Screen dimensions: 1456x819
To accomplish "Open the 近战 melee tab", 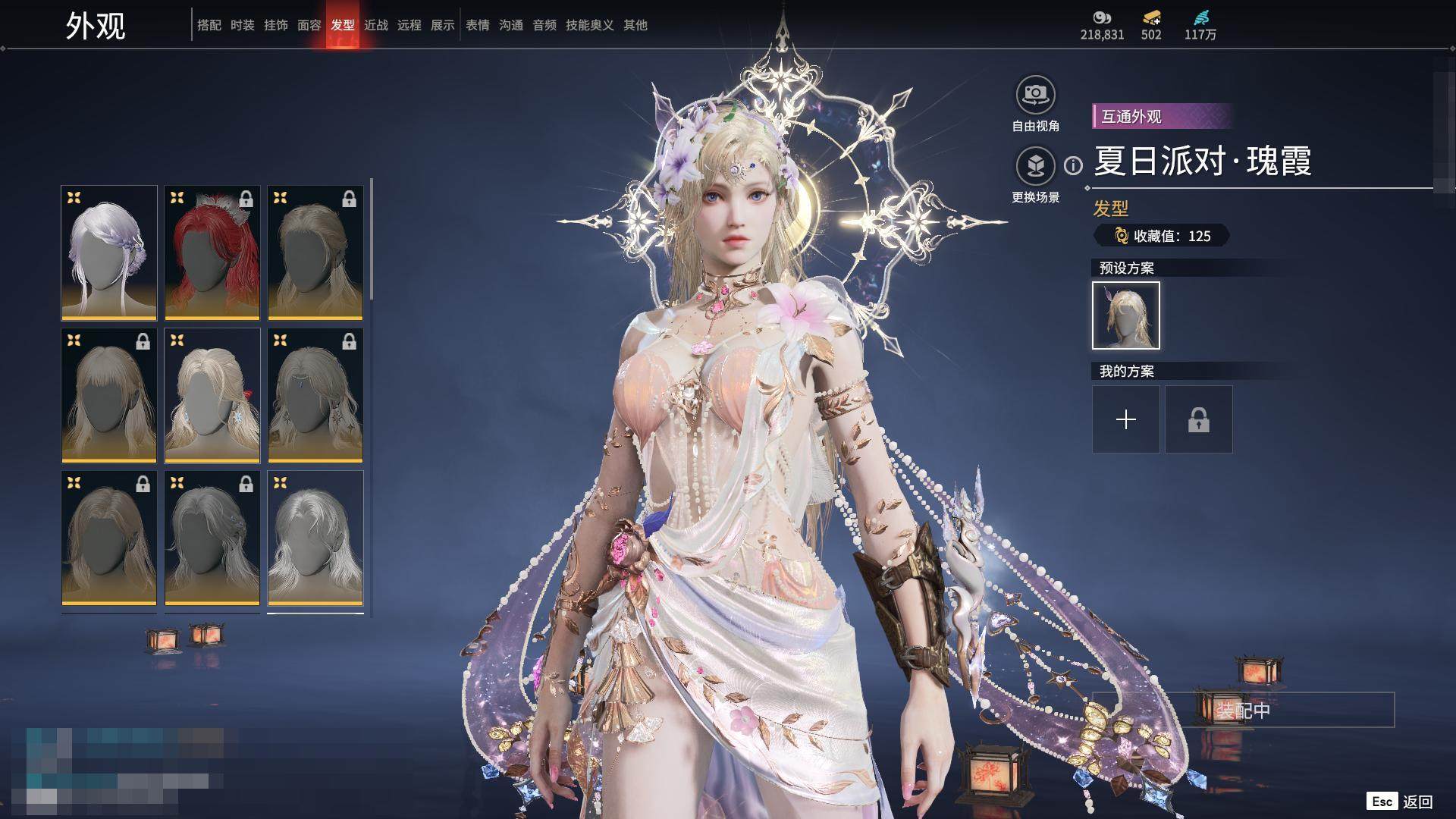I will point(375,25).
